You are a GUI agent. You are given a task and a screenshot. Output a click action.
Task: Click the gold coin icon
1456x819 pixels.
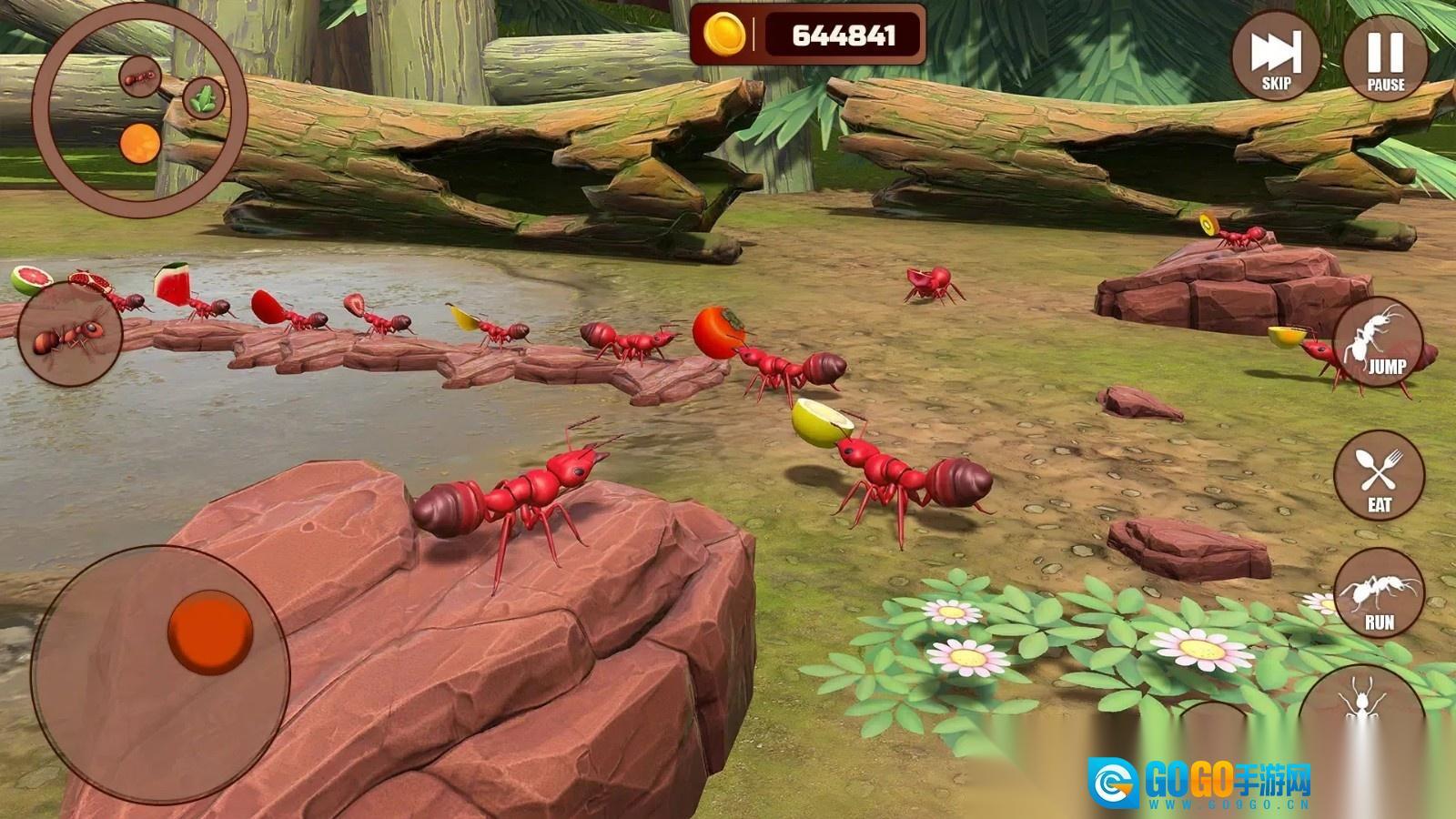(x=725, y=35)
